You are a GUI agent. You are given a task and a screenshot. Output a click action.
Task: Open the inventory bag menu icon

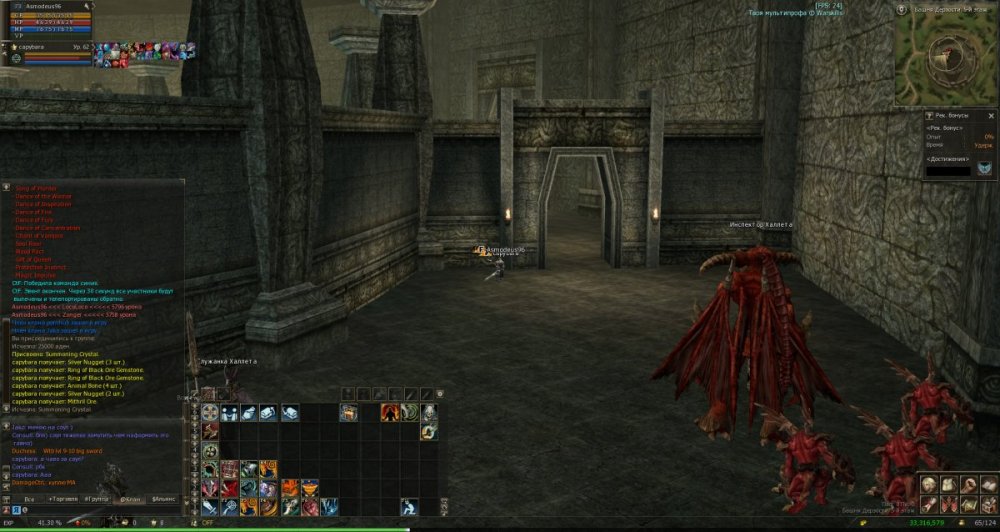coord(948,484)
